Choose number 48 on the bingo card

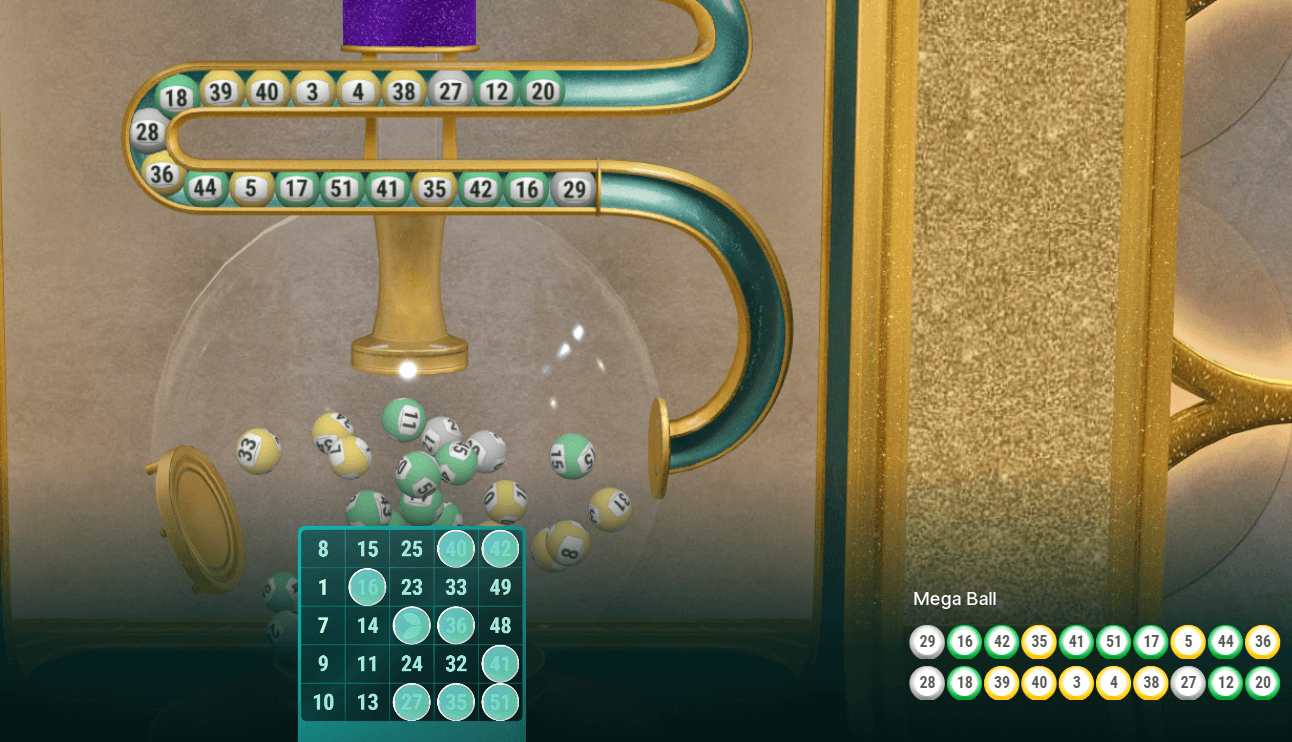[x=500, y=626]
